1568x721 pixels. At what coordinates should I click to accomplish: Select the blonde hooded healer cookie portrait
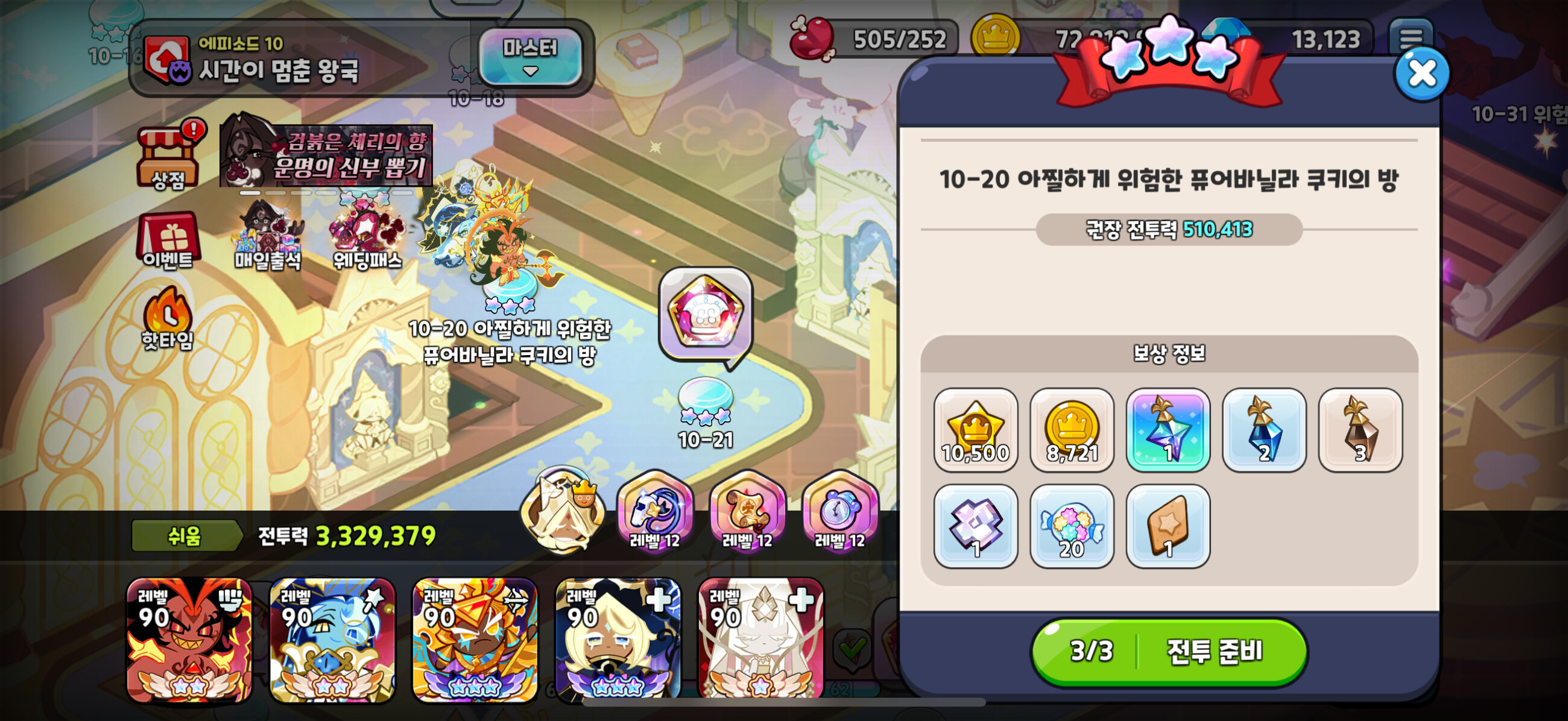pos(618,639)
